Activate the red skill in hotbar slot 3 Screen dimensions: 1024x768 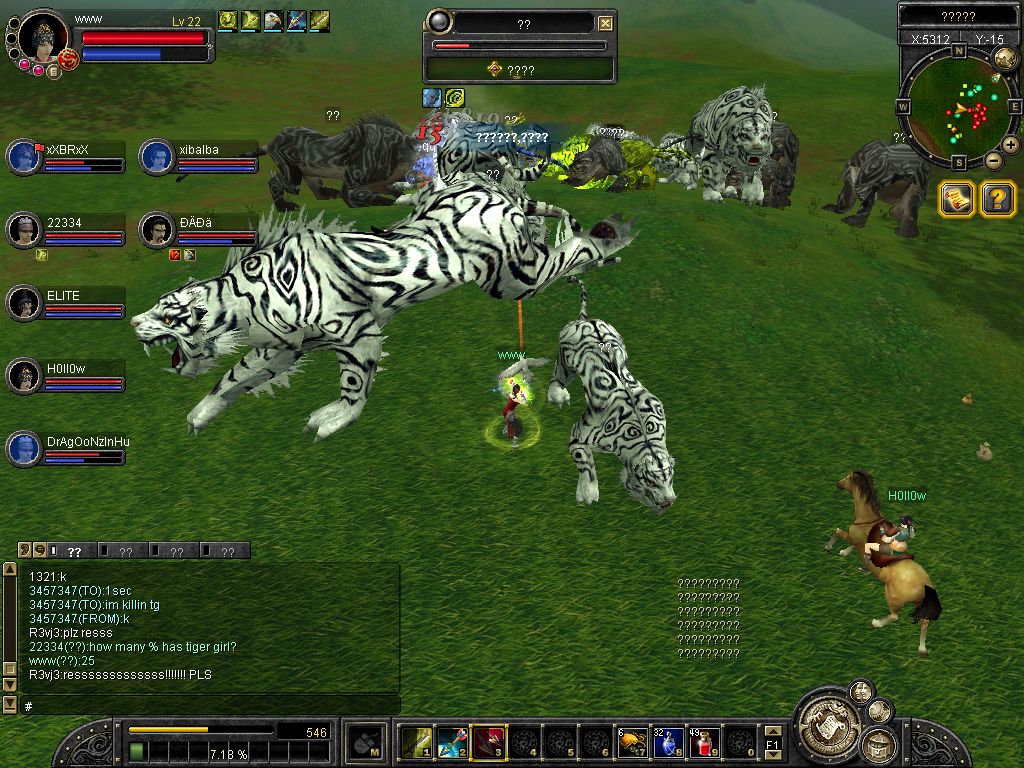488,742
